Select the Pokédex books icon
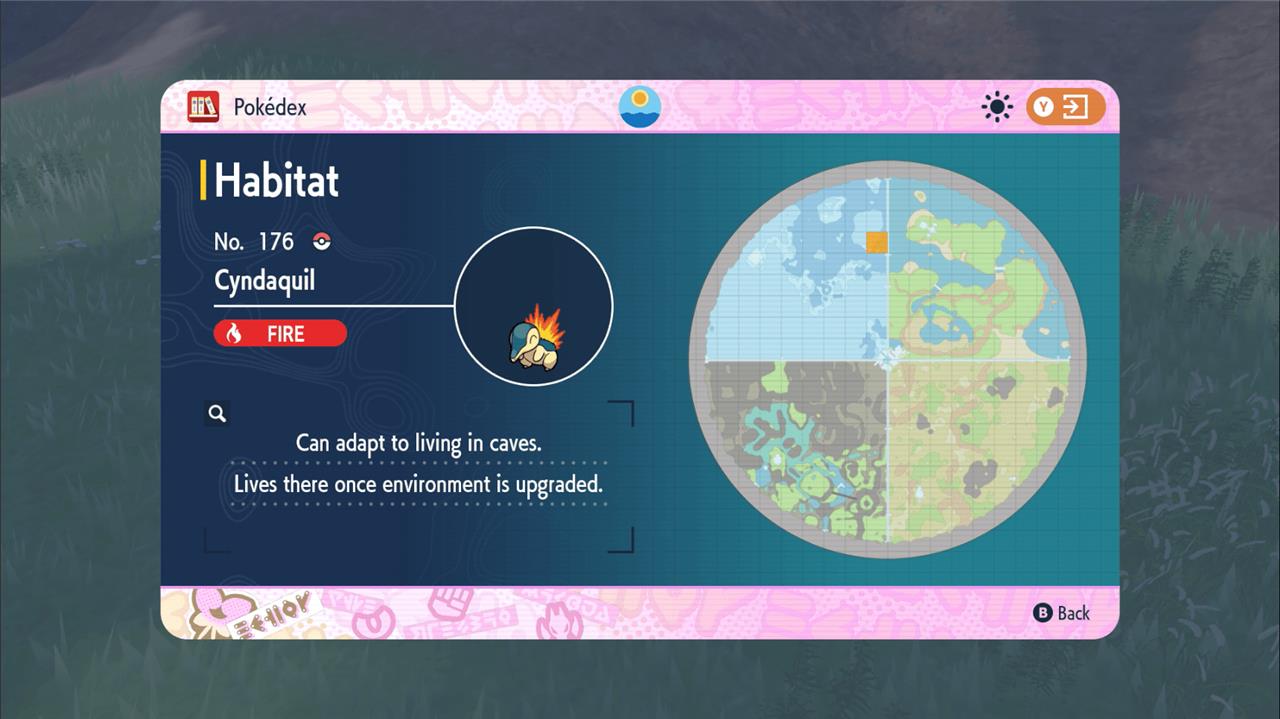Viewport: 1280px width, 719px height. (x=203, y=107)
